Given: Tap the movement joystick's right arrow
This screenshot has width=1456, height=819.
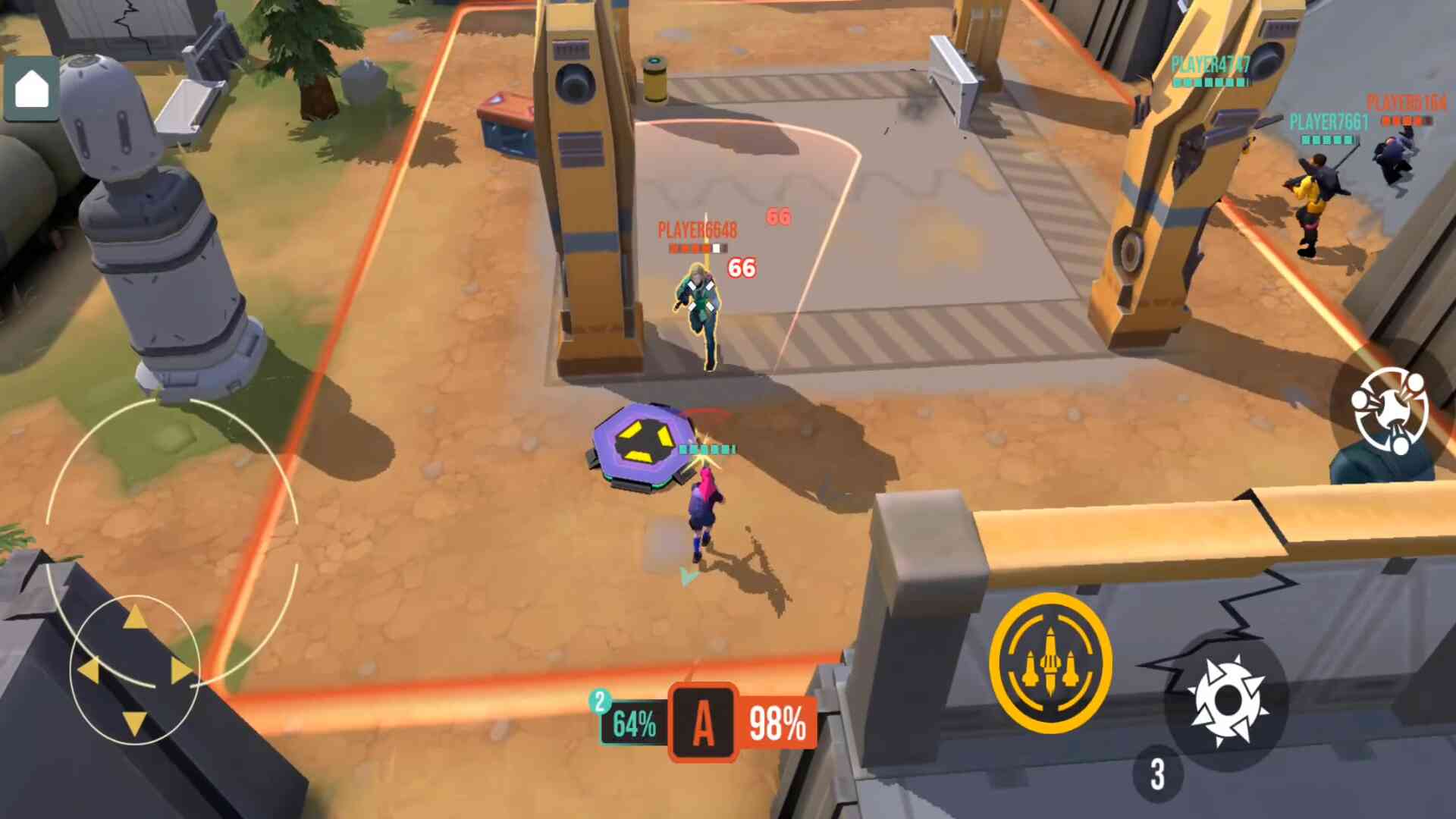Looking at the screenshot, I should click(x=182, y=670).
